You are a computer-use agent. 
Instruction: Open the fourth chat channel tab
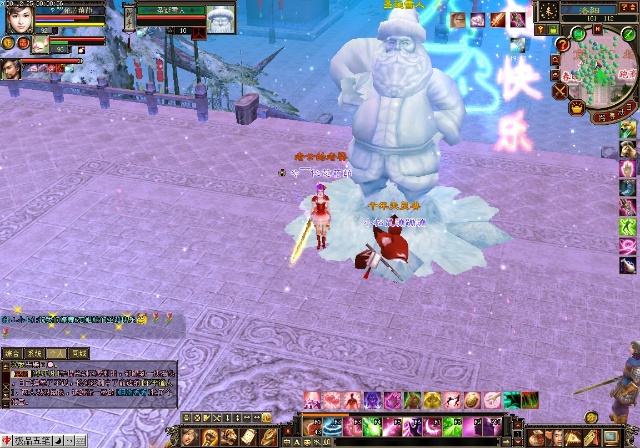click(x=79, y=353)
